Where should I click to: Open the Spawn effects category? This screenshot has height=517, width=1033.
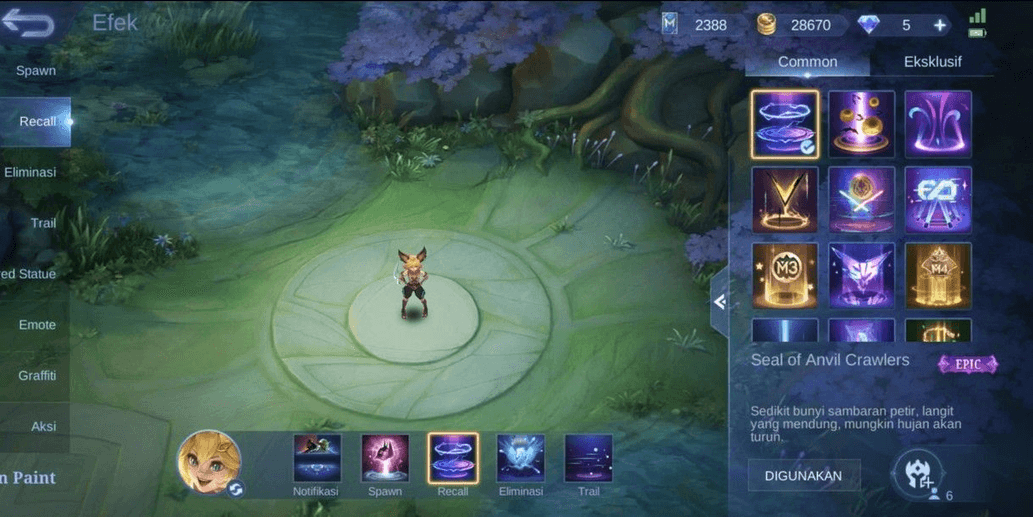(x=36, y=71)
